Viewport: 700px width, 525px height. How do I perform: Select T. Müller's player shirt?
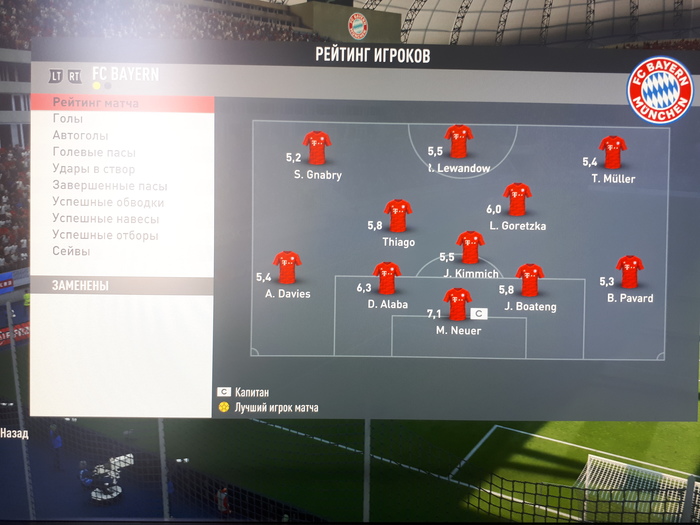click(612, 152)
